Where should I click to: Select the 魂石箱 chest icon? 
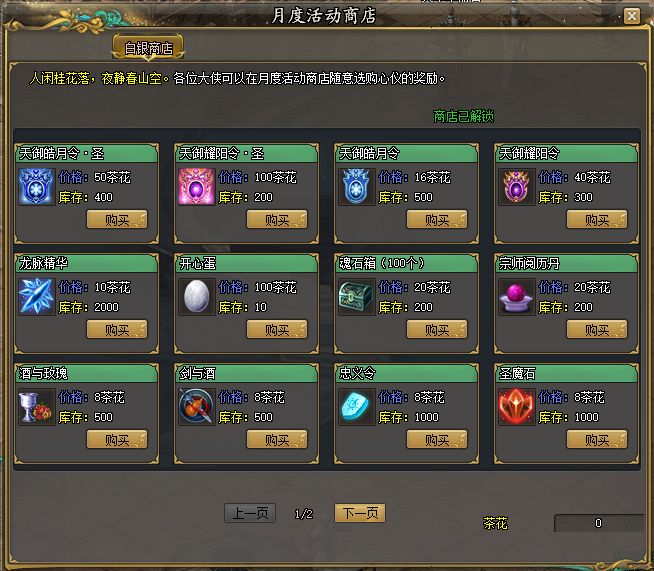[356, 297]
